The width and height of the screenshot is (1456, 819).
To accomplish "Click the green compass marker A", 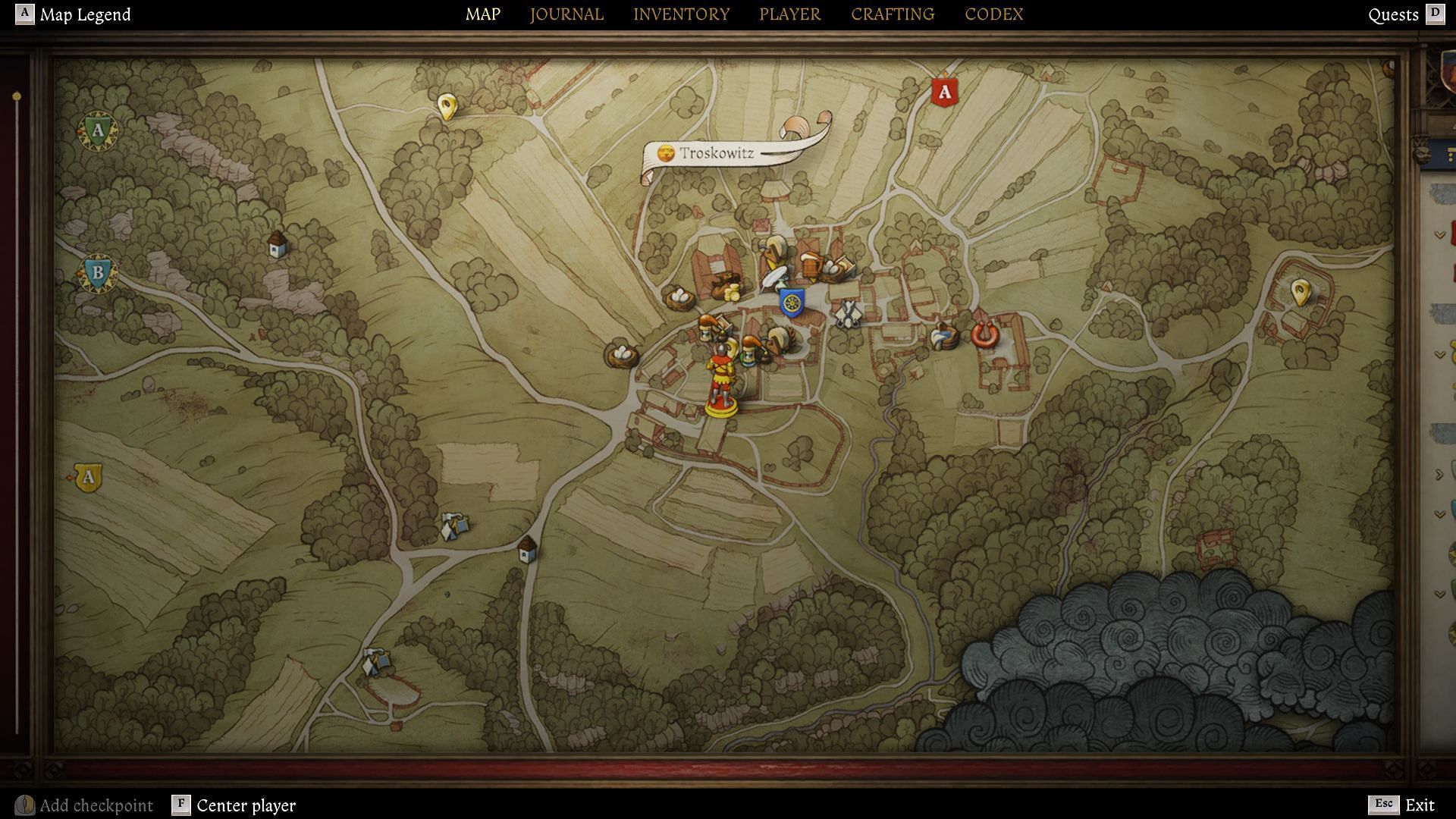I will pos(97,131).
